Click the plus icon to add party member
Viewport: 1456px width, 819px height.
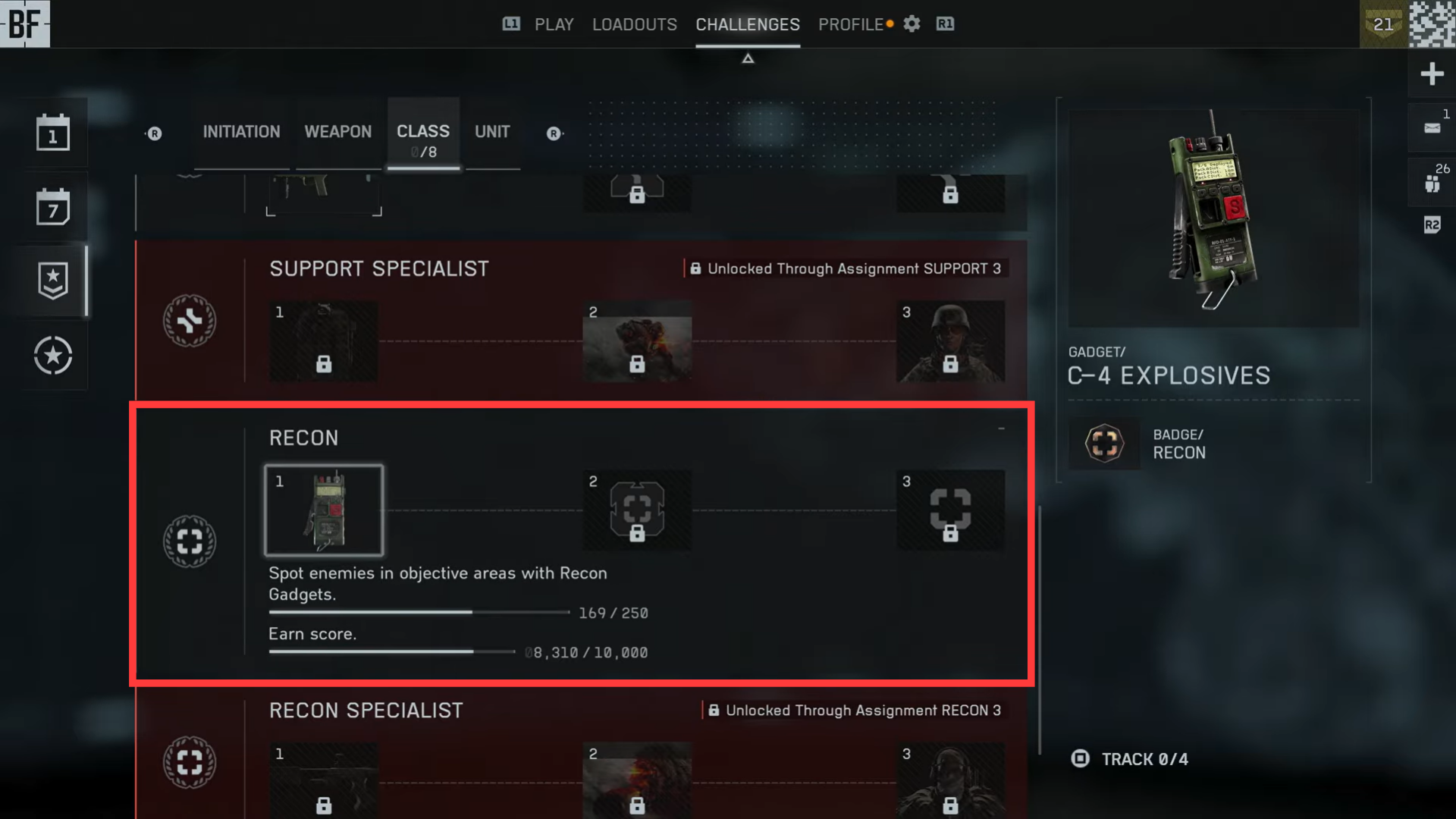click(x=1432, y=74)
